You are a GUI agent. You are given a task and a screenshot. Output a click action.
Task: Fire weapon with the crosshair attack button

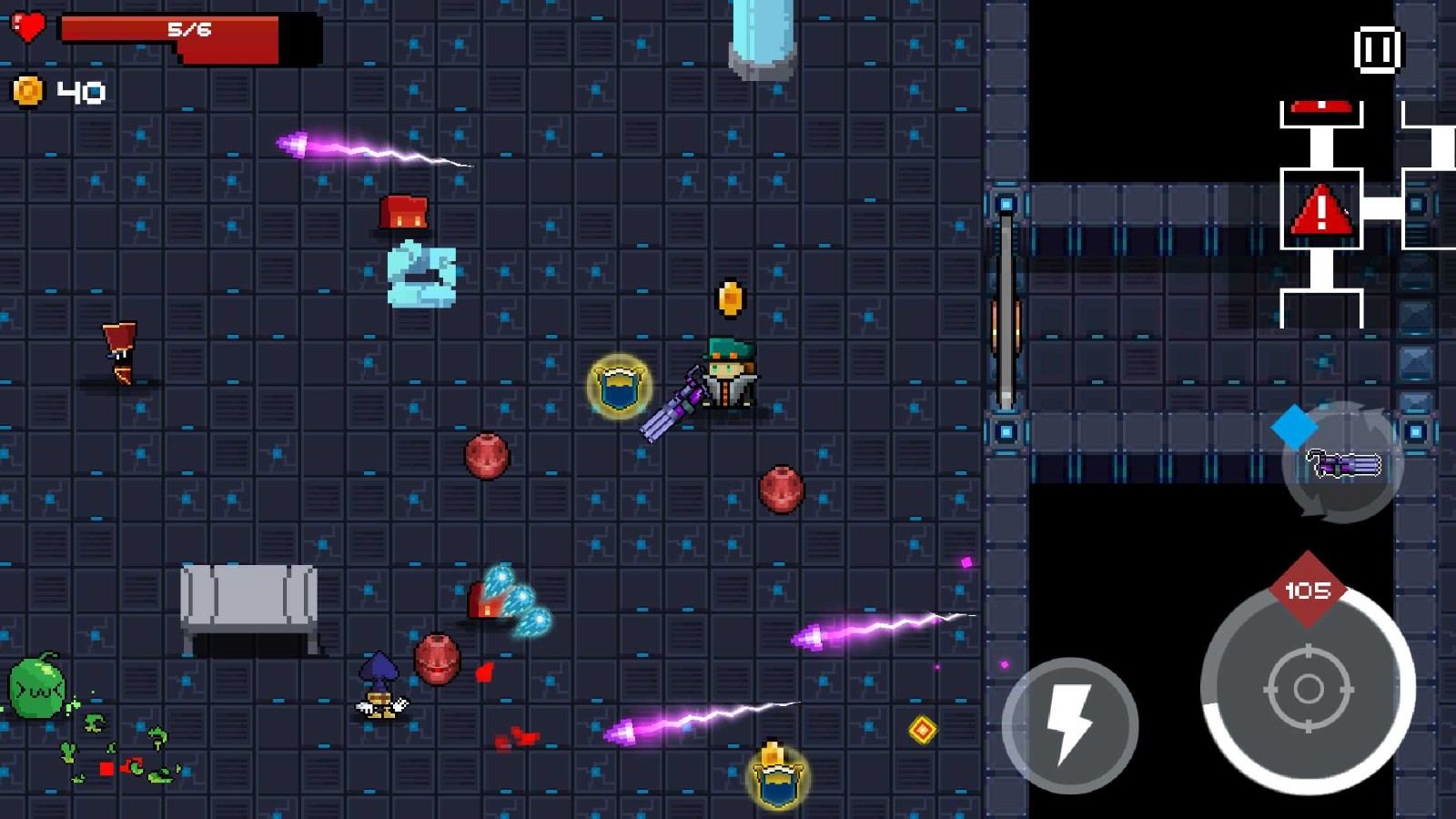point(1308,689)
